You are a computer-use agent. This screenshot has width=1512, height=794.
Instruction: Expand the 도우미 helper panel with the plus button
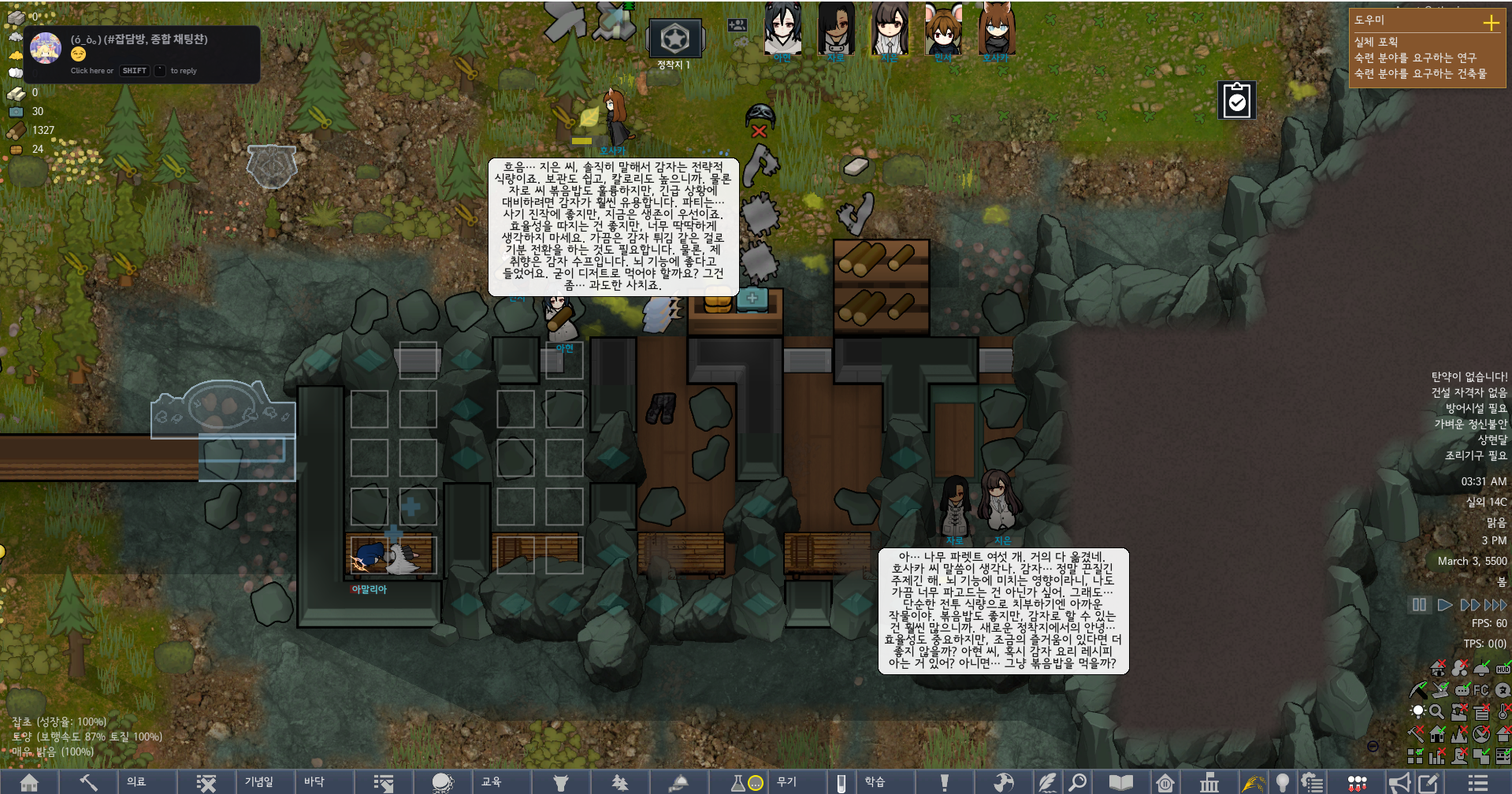pos(1491,22)
